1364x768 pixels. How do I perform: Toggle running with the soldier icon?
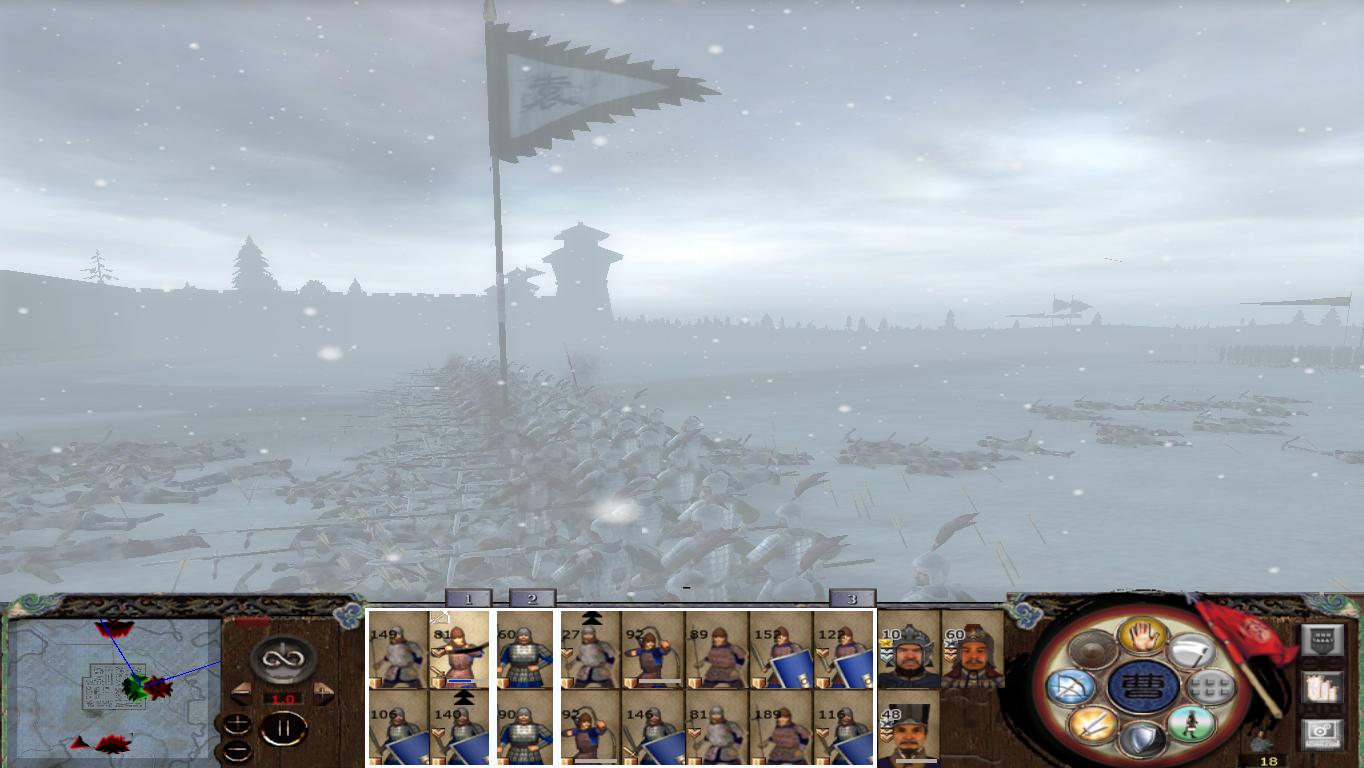tap(1190, 724)
